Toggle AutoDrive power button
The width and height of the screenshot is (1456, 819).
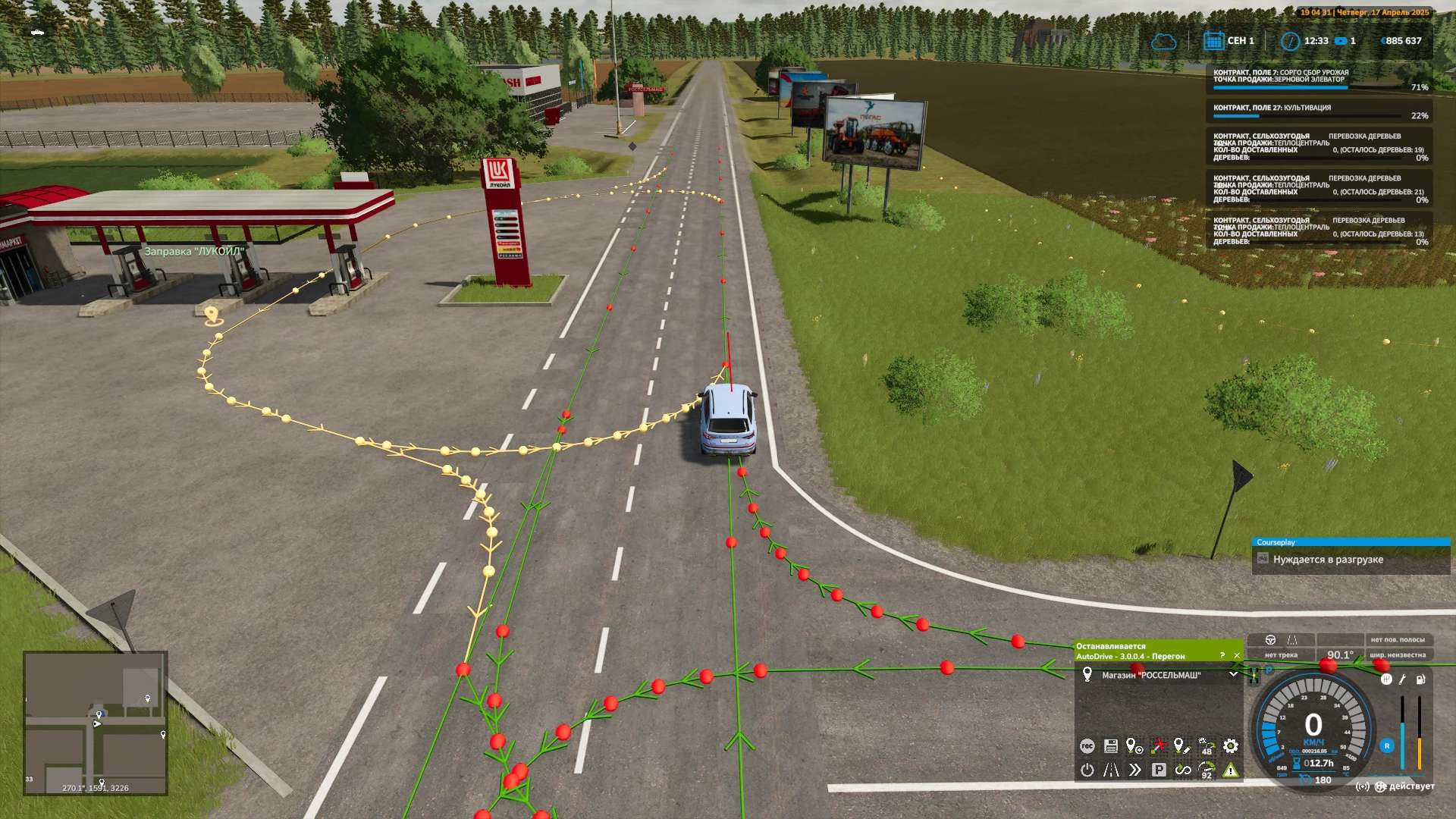[x=1087, y=770]
